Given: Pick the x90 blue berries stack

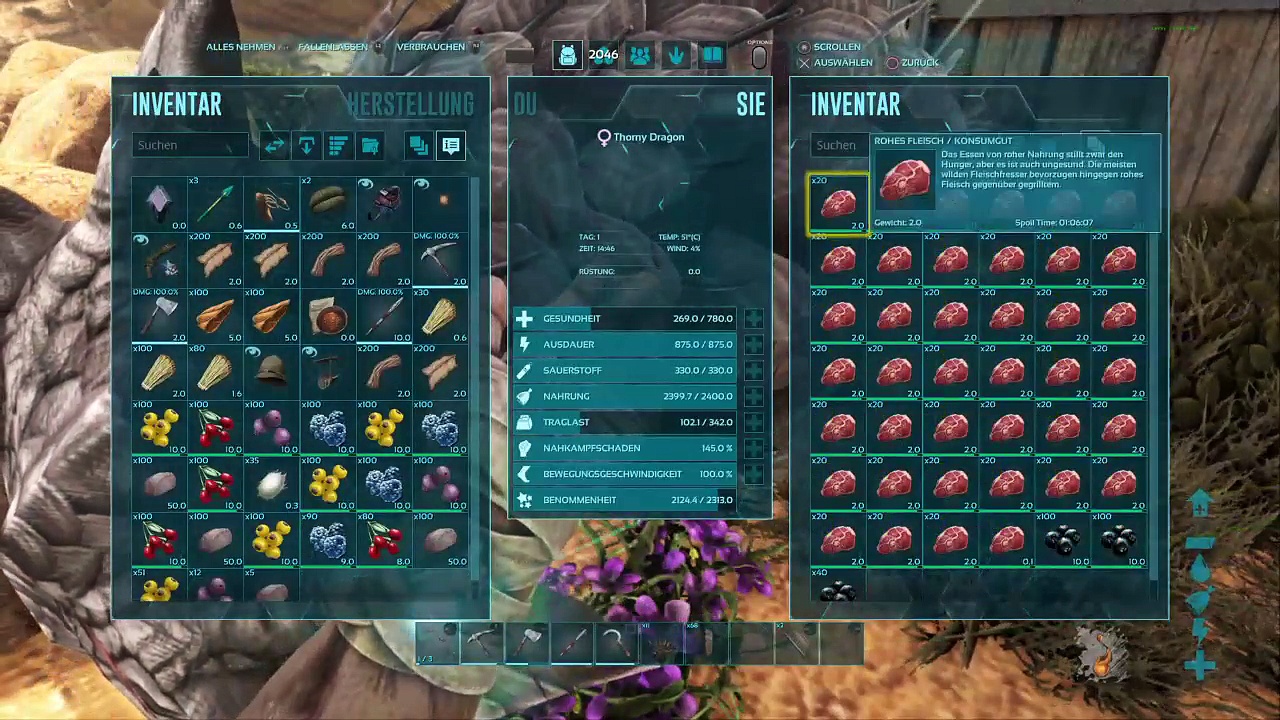Looking at the screenshot, I should tap(328, 540).
